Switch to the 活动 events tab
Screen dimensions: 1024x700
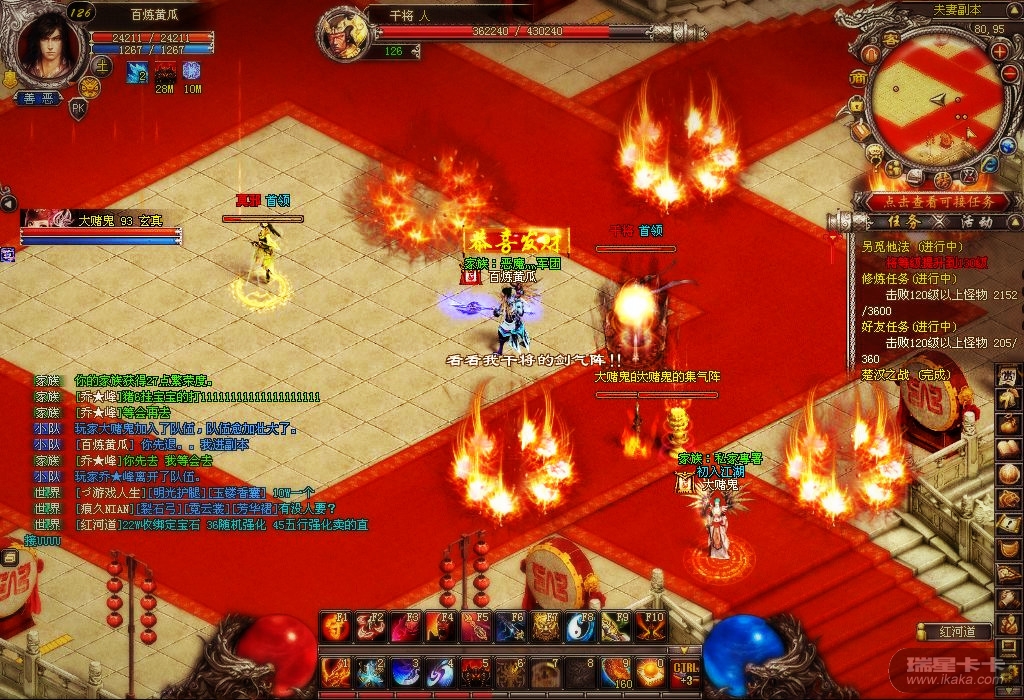(x=975, y=221)
